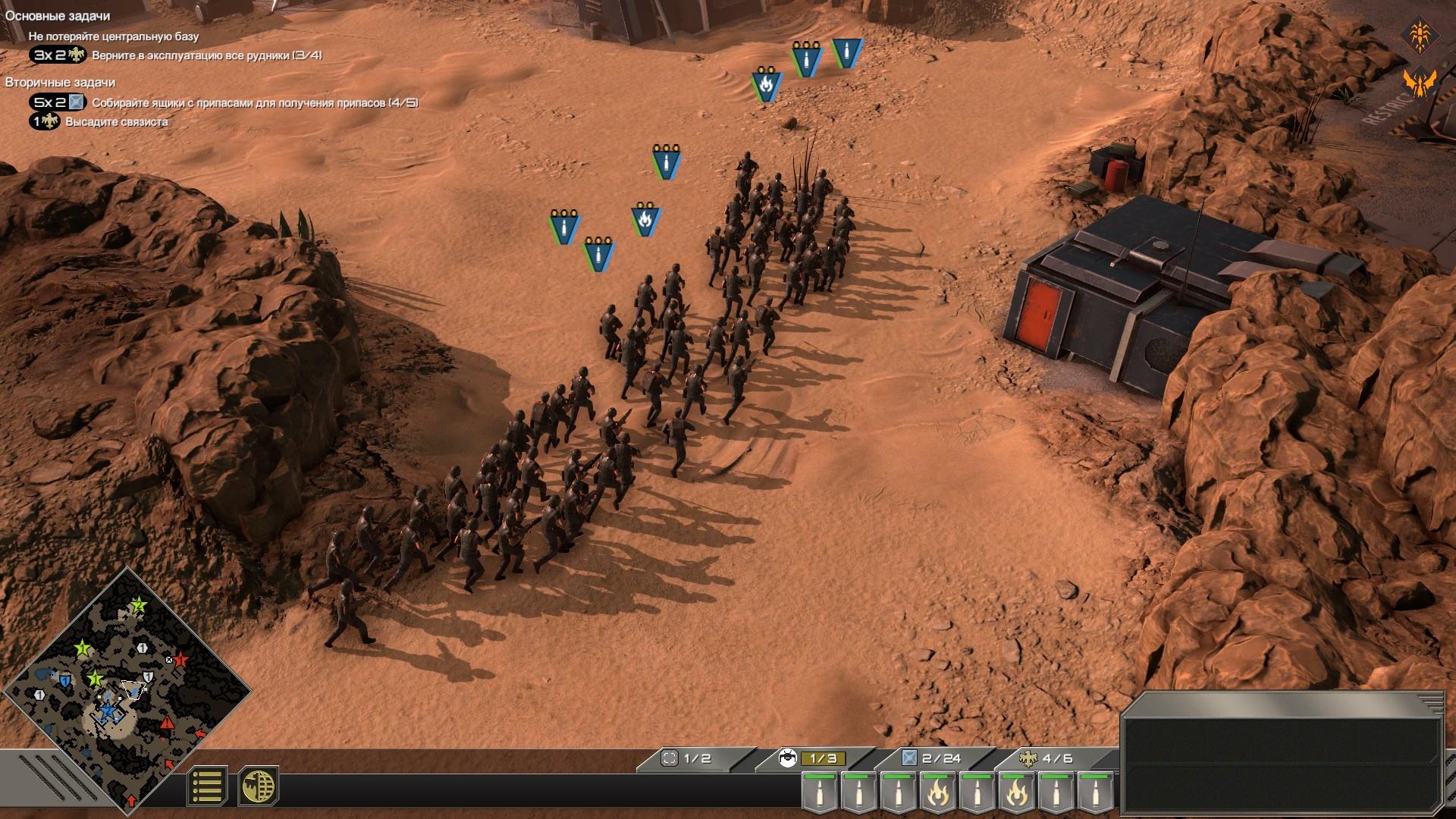Select the blue star base marker on minimap
The image size is (1456, 819).
pyautogui.click(x=108, y=711)
